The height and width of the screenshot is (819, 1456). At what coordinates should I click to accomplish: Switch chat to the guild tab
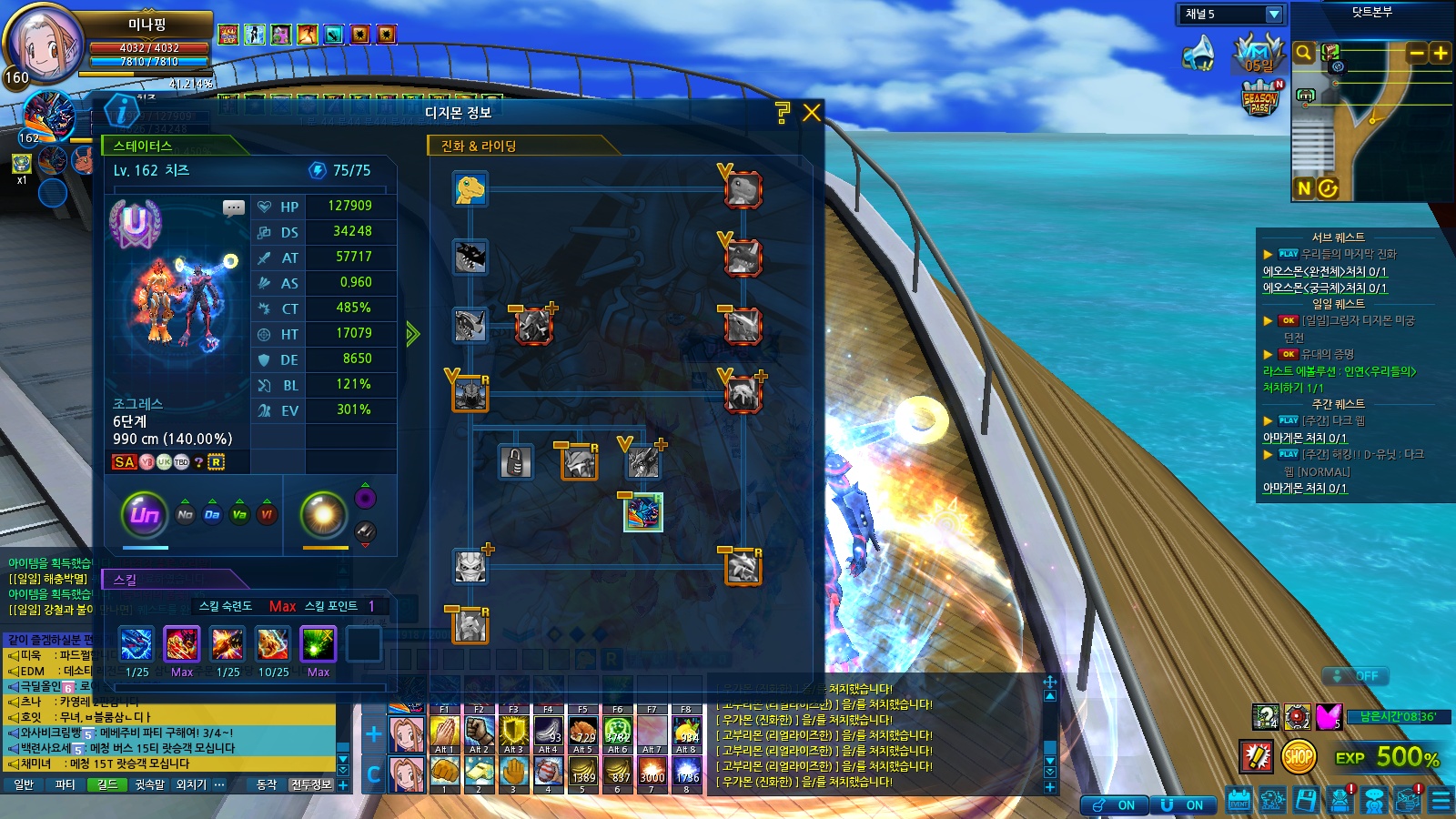(x=107, y=784)
